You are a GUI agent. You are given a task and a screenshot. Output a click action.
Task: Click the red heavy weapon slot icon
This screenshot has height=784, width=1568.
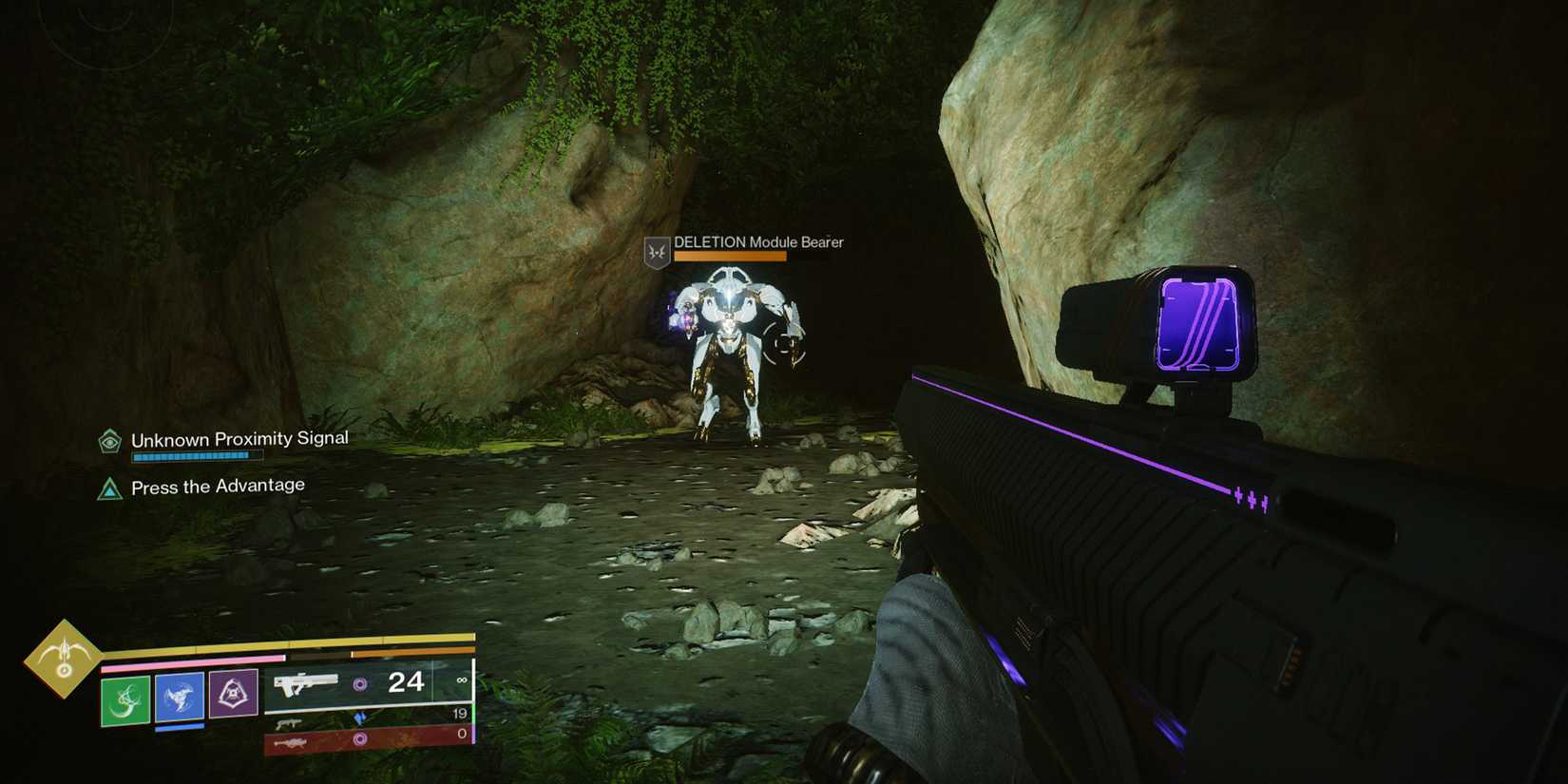tap(292, 742)
